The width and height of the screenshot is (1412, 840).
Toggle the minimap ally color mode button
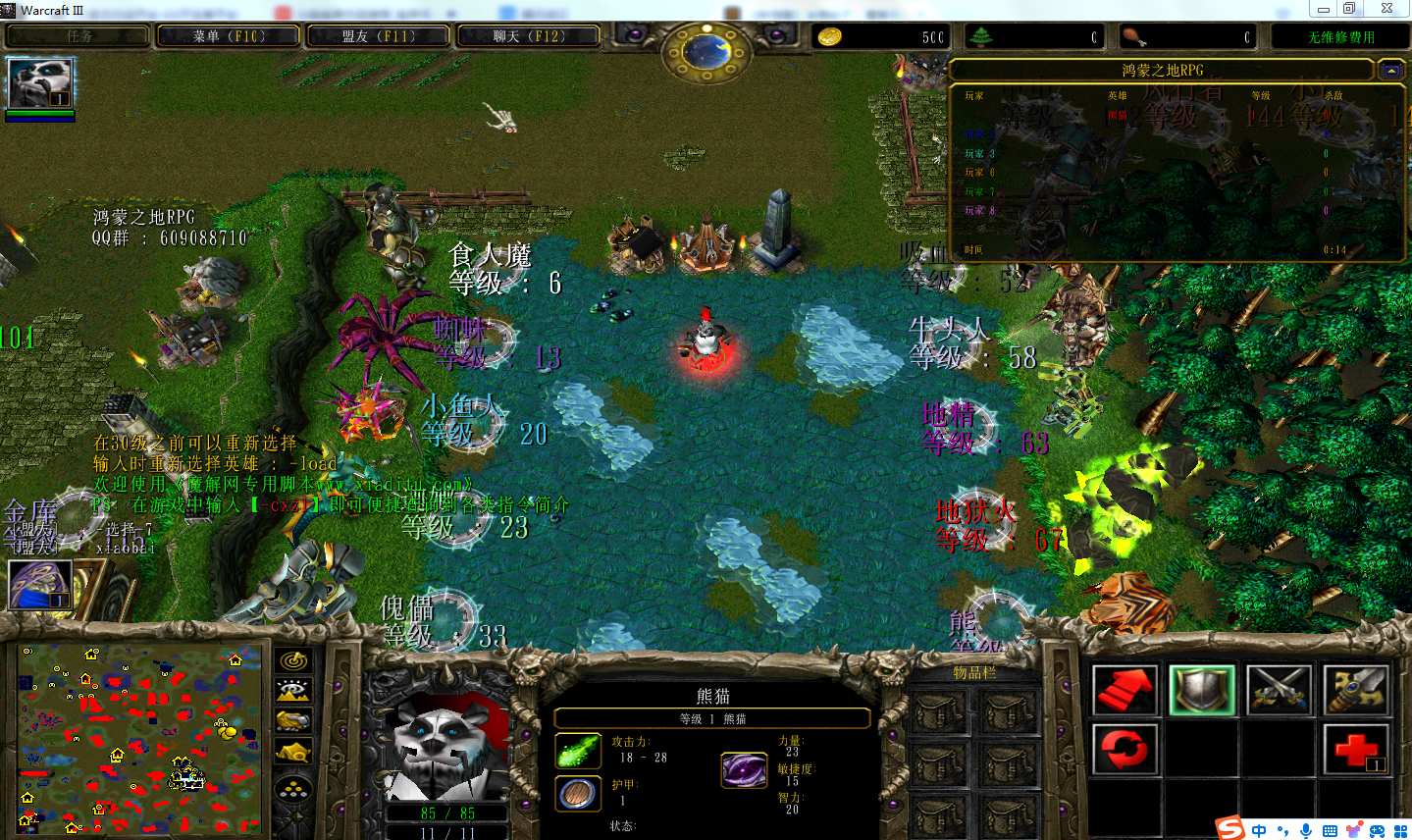[293, 721]
